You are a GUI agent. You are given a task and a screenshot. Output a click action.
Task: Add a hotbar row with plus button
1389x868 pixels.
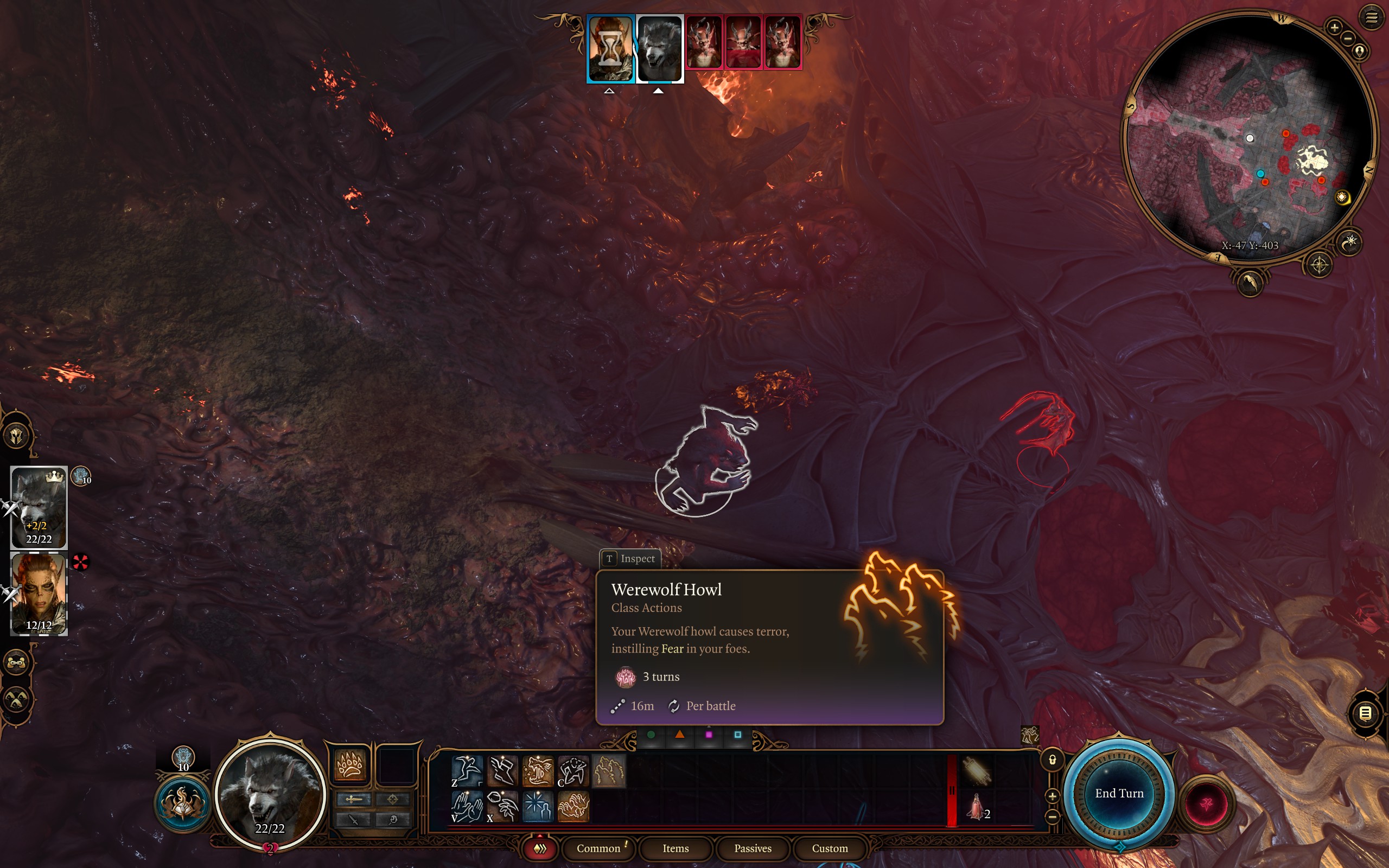(x=1053, y=796)
